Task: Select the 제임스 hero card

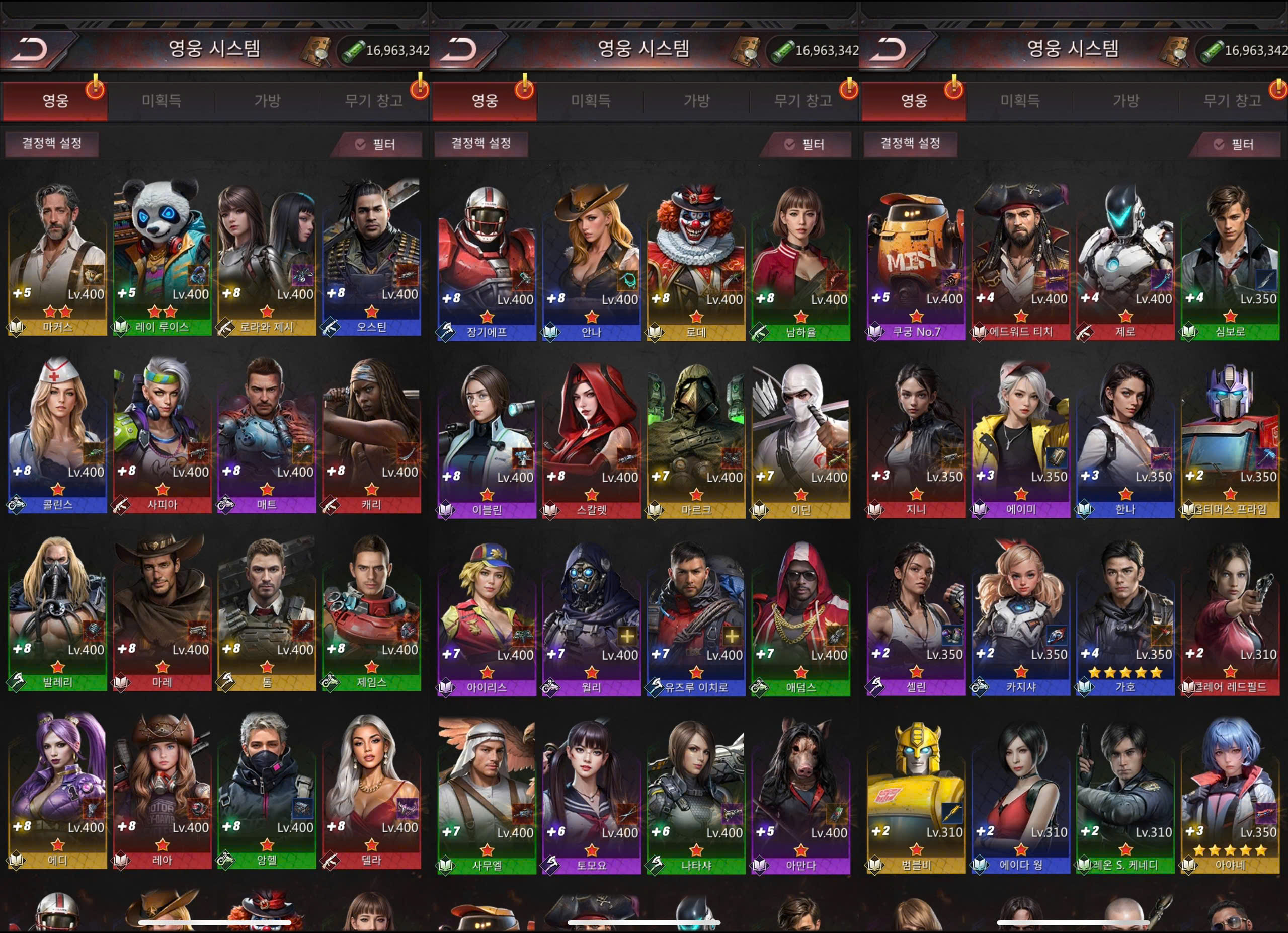Action: tap(371, 614)
